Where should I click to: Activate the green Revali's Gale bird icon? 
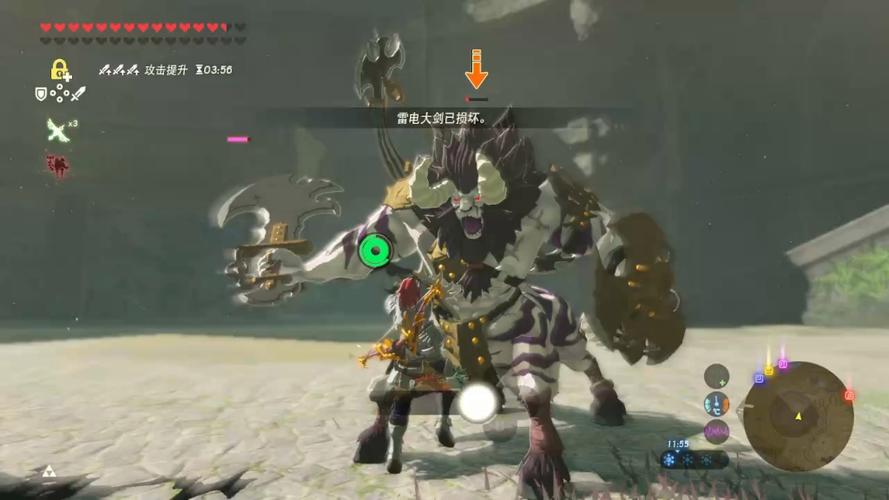(x=57, y=129)
